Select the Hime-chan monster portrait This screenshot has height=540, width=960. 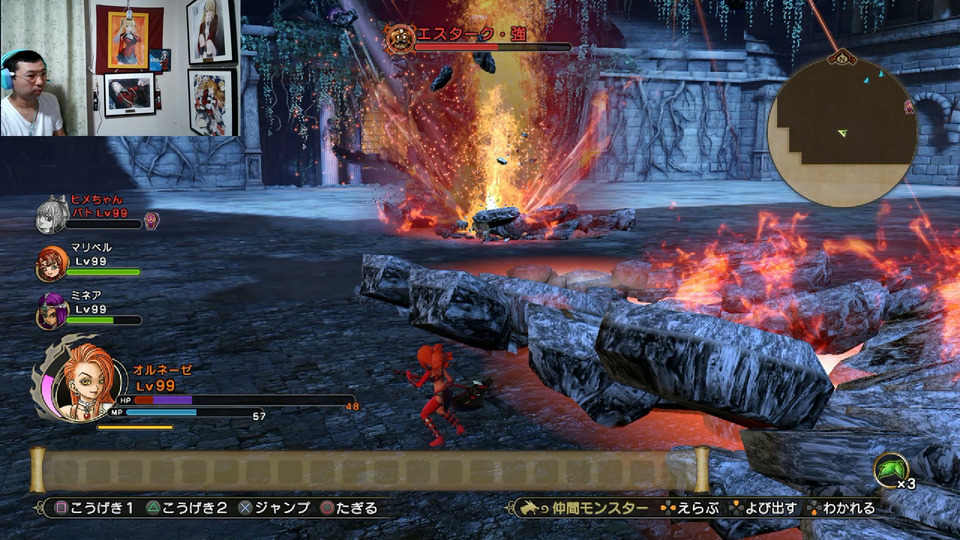point(51,215)
